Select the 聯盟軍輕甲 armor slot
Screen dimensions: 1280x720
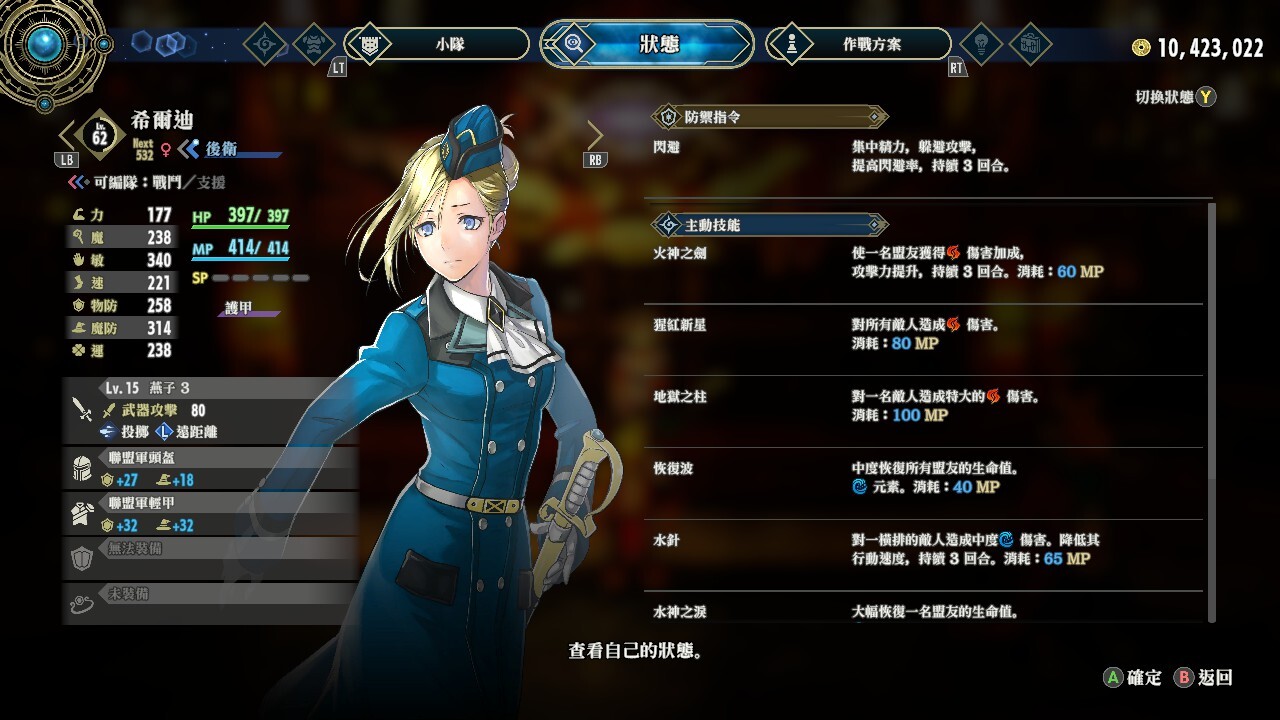[x=210, y=514]
